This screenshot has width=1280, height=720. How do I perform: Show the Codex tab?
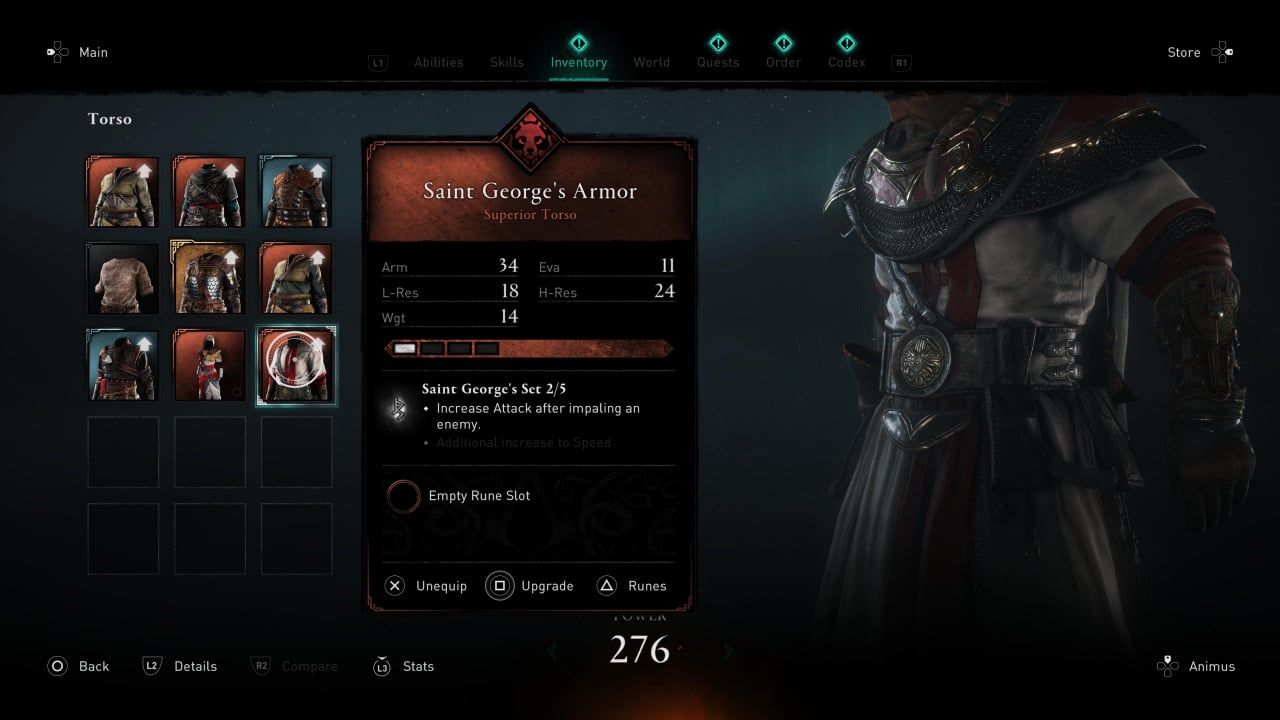(847, 62)
